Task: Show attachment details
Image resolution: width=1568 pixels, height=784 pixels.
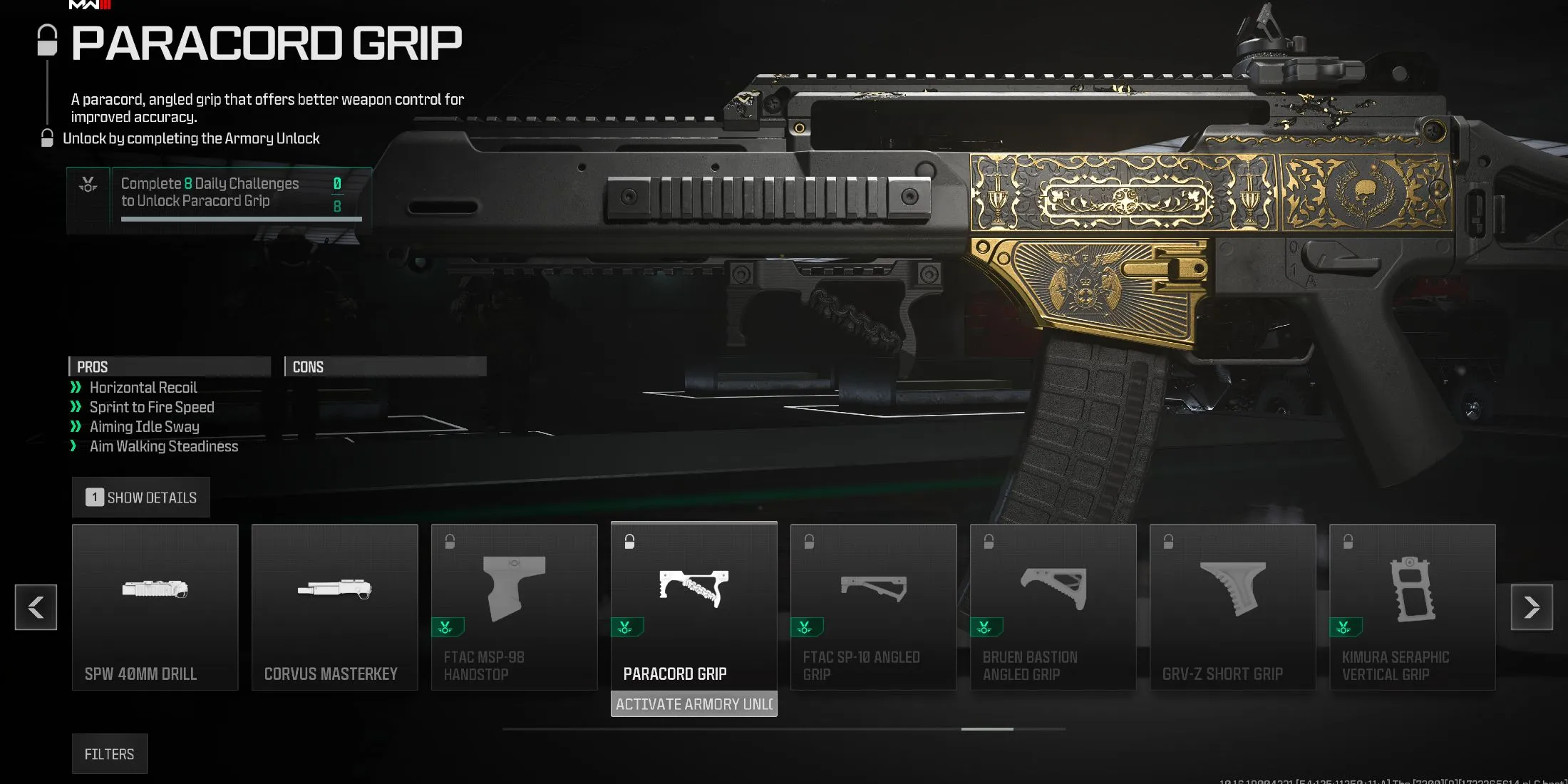Action: click(141, 497)
